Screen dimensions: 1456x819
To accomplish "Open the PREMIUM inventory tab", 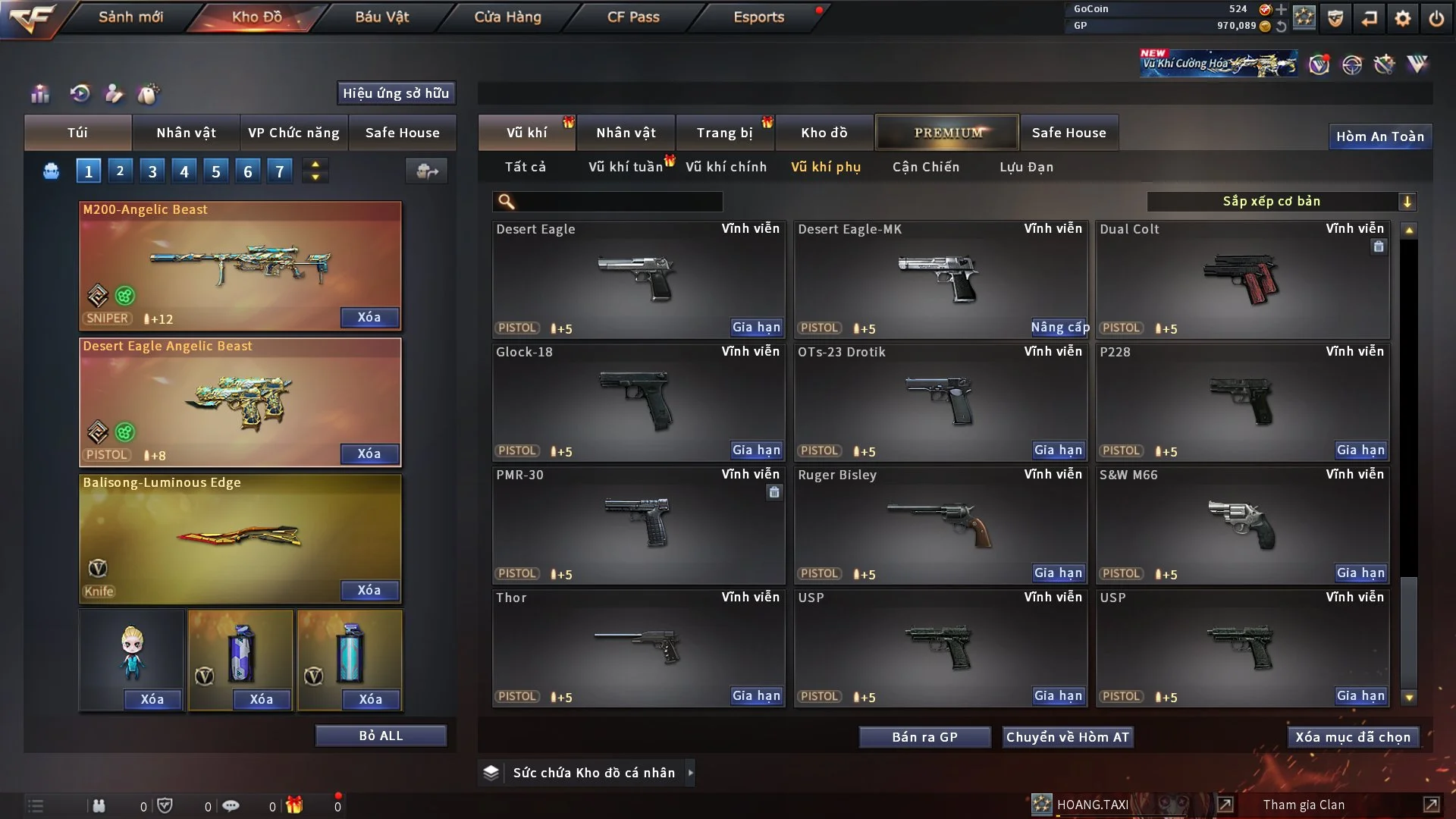I will click(x=947, y=133).
